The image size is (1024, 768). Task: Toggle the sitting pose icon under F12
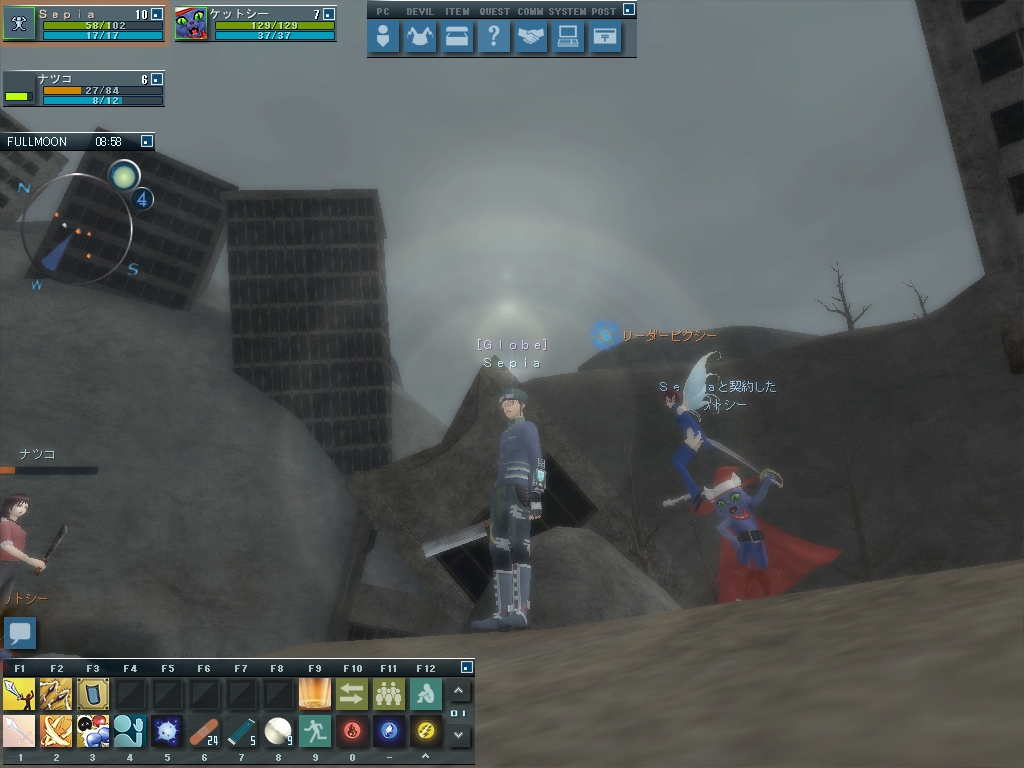tap(425, 693)
